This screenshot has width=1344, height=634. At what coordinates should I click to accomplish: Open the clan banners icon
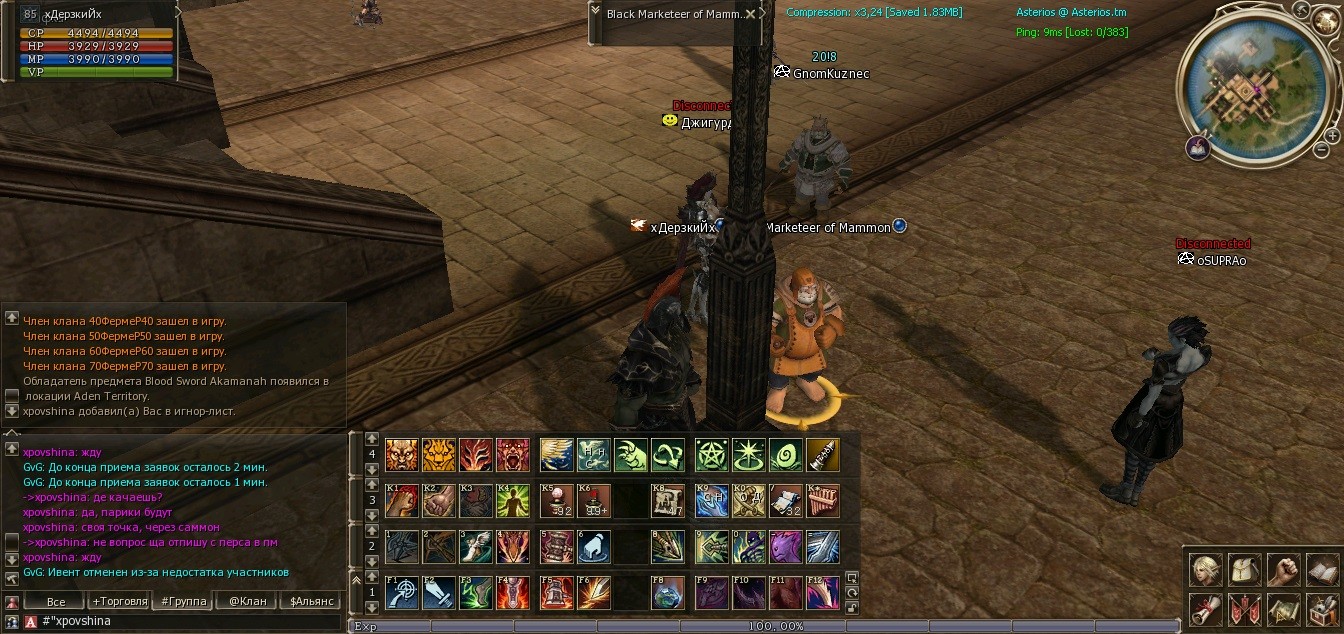[1244, 608]
